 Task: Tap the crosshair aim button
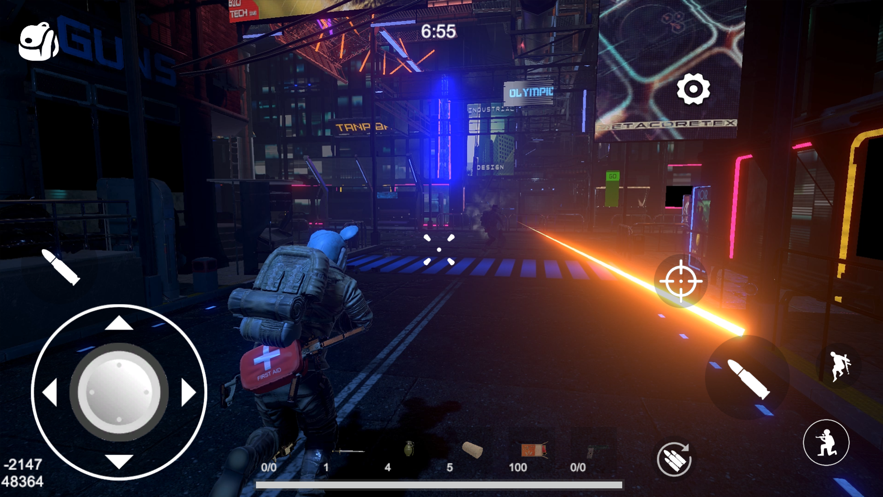pyautogui.click(x=680, y=281)
